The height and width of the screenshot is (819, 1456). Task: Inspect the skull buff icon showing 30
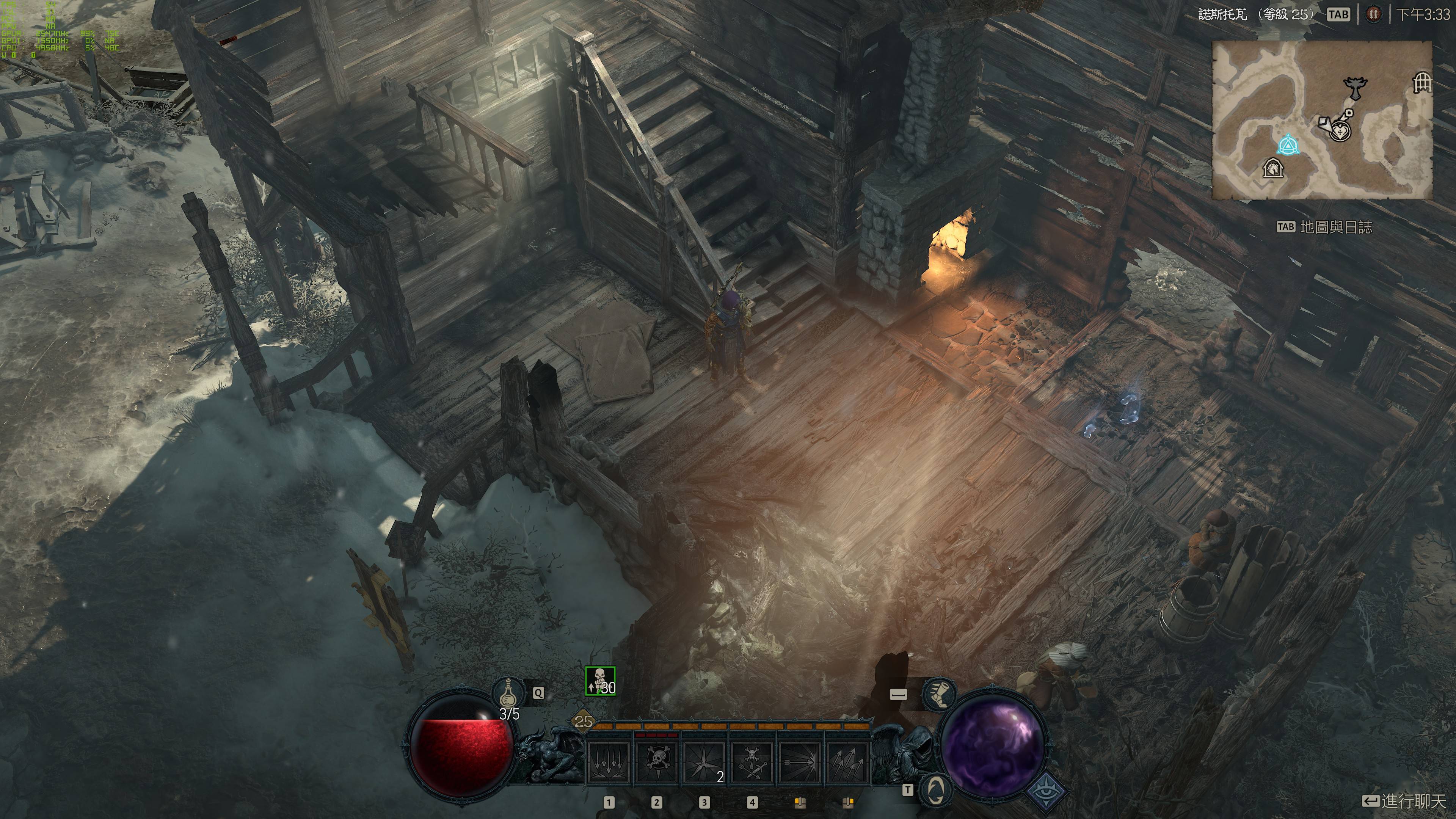(600, 681)
